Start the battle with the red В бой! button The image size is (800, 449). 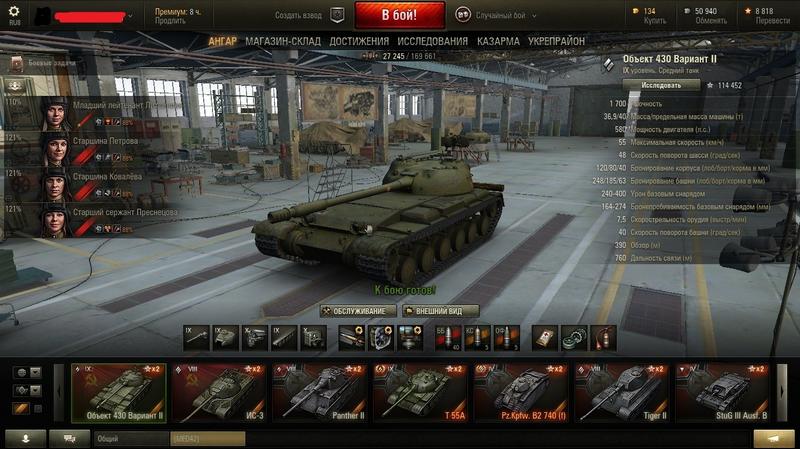click(398, 15)
